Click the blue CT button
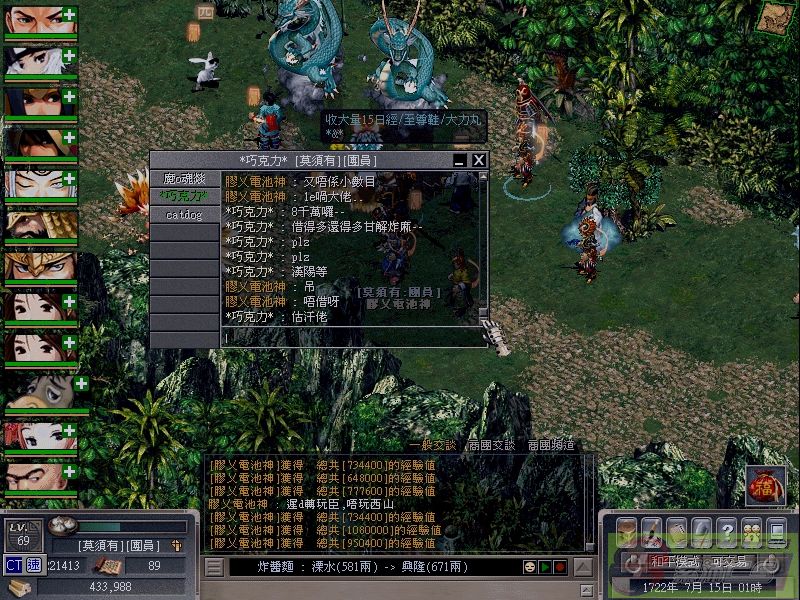 [14, 566]
